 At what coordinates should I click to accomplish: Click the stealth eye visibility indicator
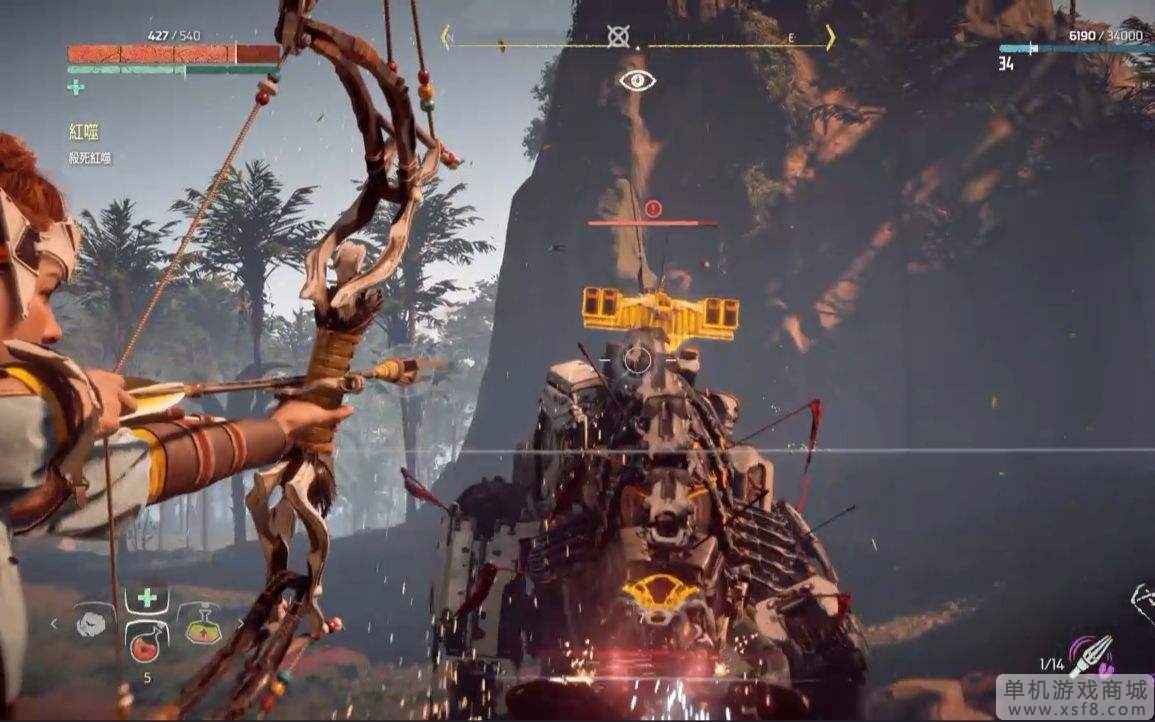point(637,80)
